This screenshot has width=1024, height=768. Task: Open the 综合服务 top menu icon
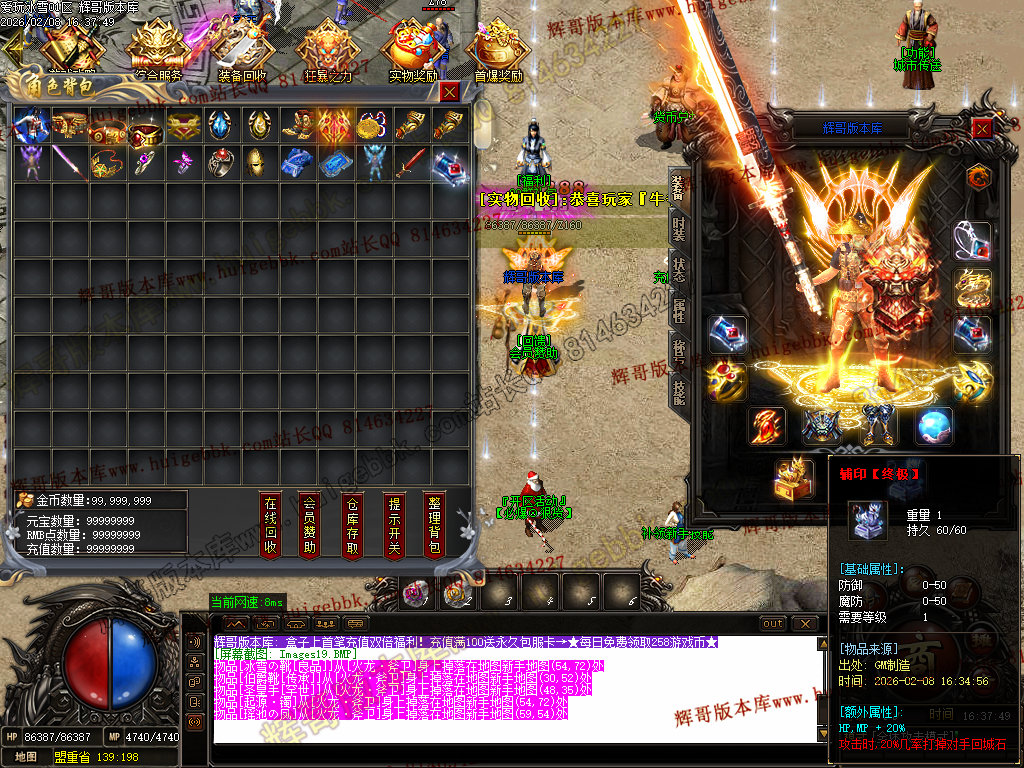pos(157,52)
